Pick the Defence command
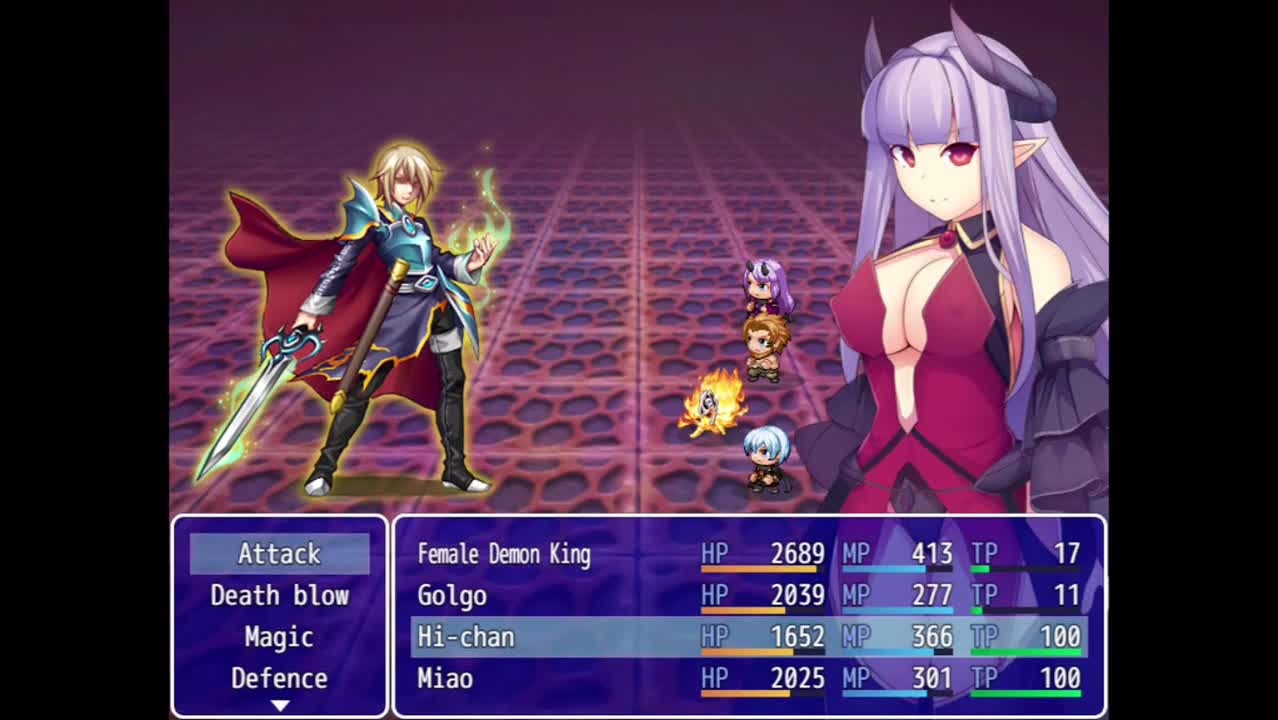Viewport: 1278px width, 720px height. tap(279, 678)
